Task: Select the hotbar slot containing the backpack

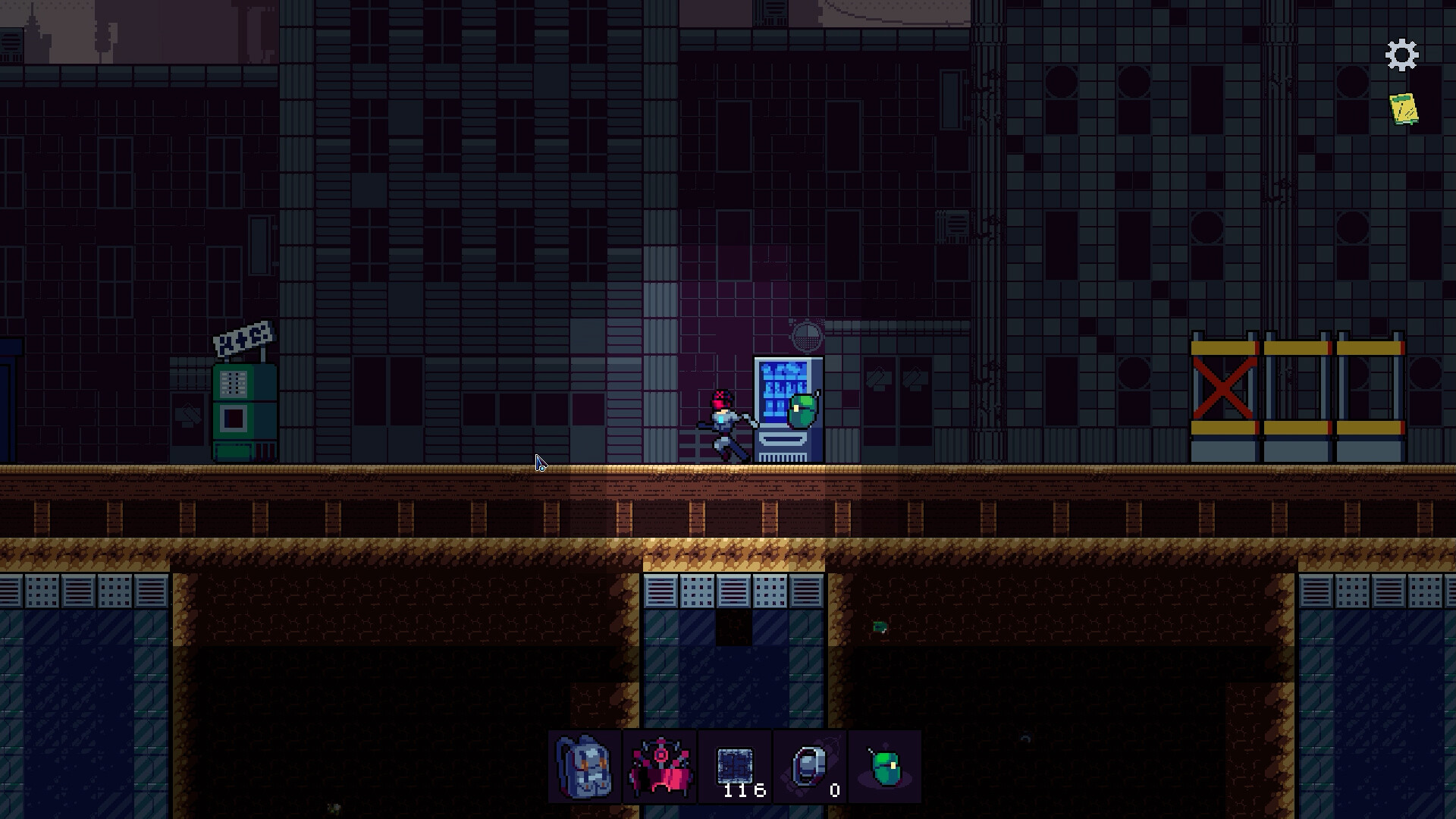Action: point(583,767)
